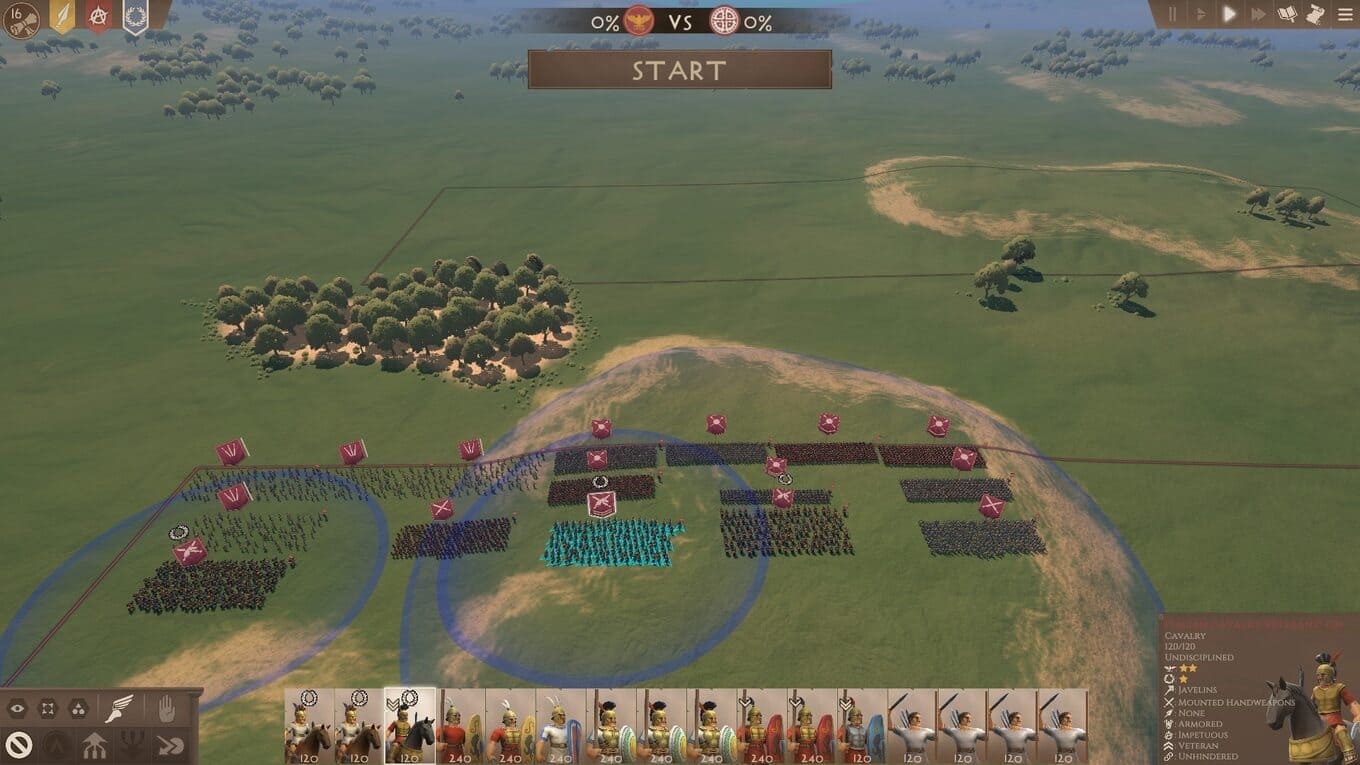Switch to fast-forward speed

click(1258, 14)
